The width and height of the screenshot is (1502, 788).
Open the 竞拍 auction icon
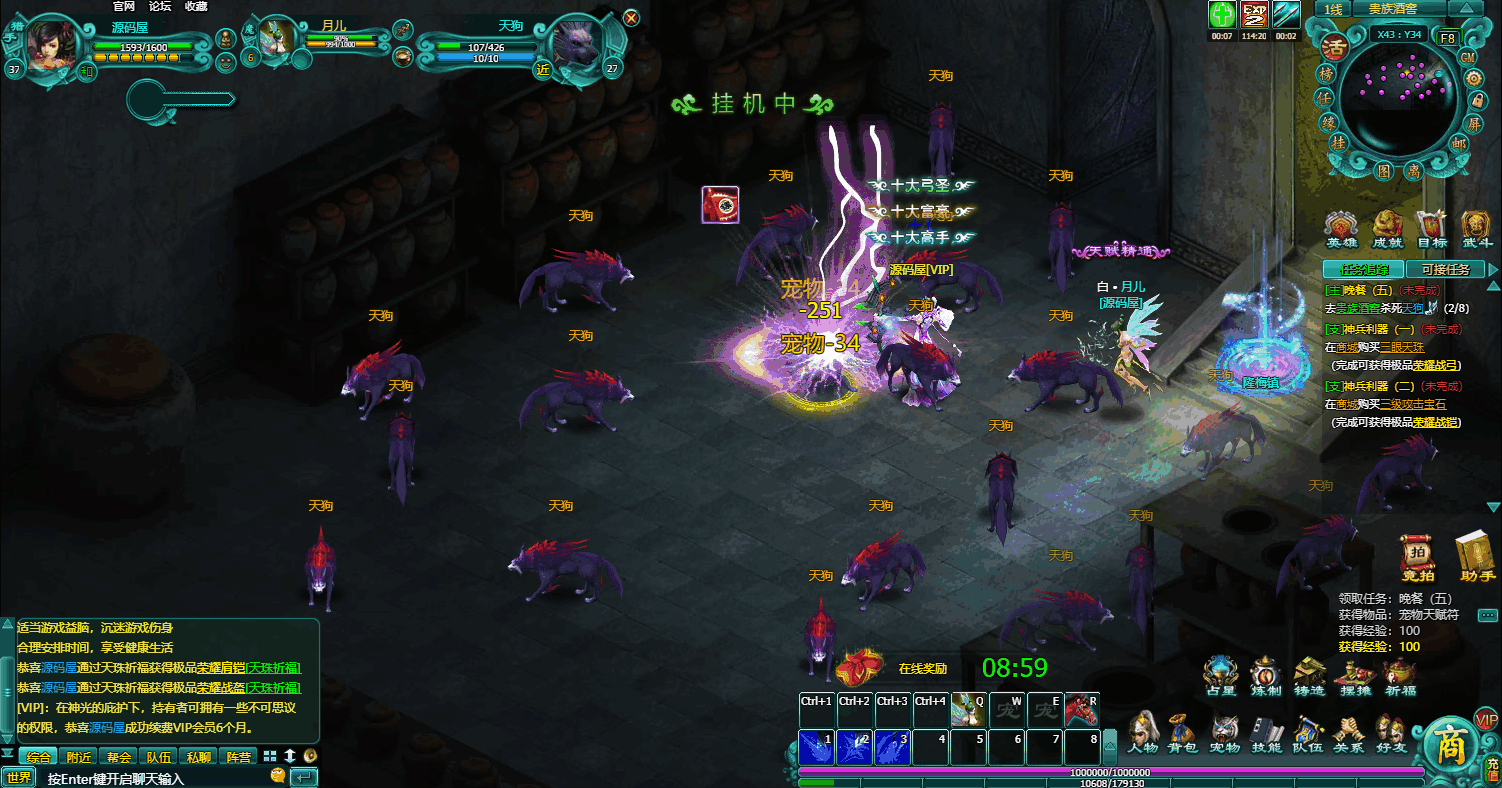tap(1417, 559)
